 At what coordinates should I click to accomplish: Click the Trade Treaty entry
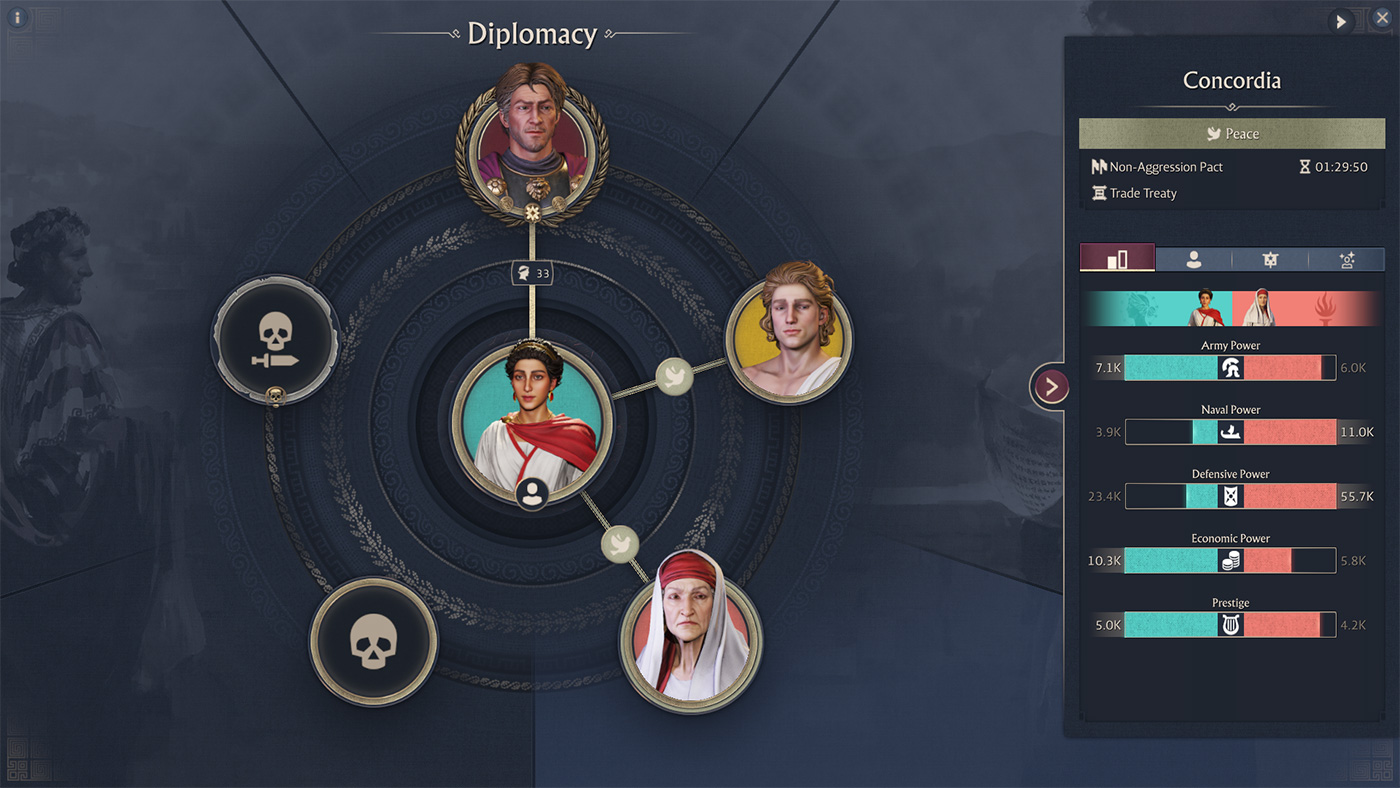click(x=1142, y=193)
